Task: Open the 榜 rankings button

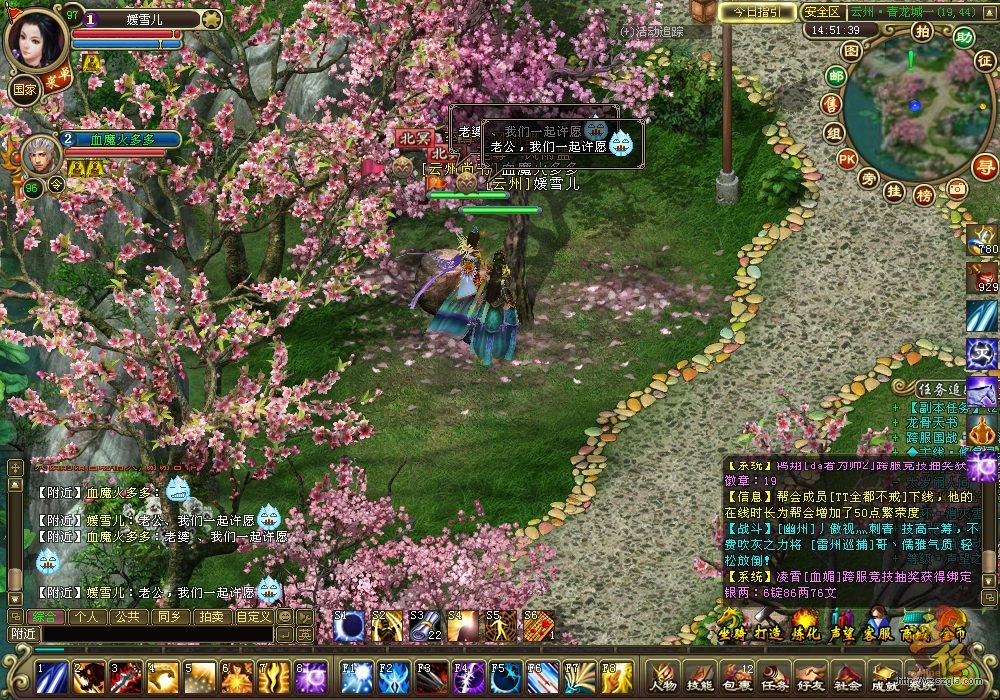Action: point(924,194)
